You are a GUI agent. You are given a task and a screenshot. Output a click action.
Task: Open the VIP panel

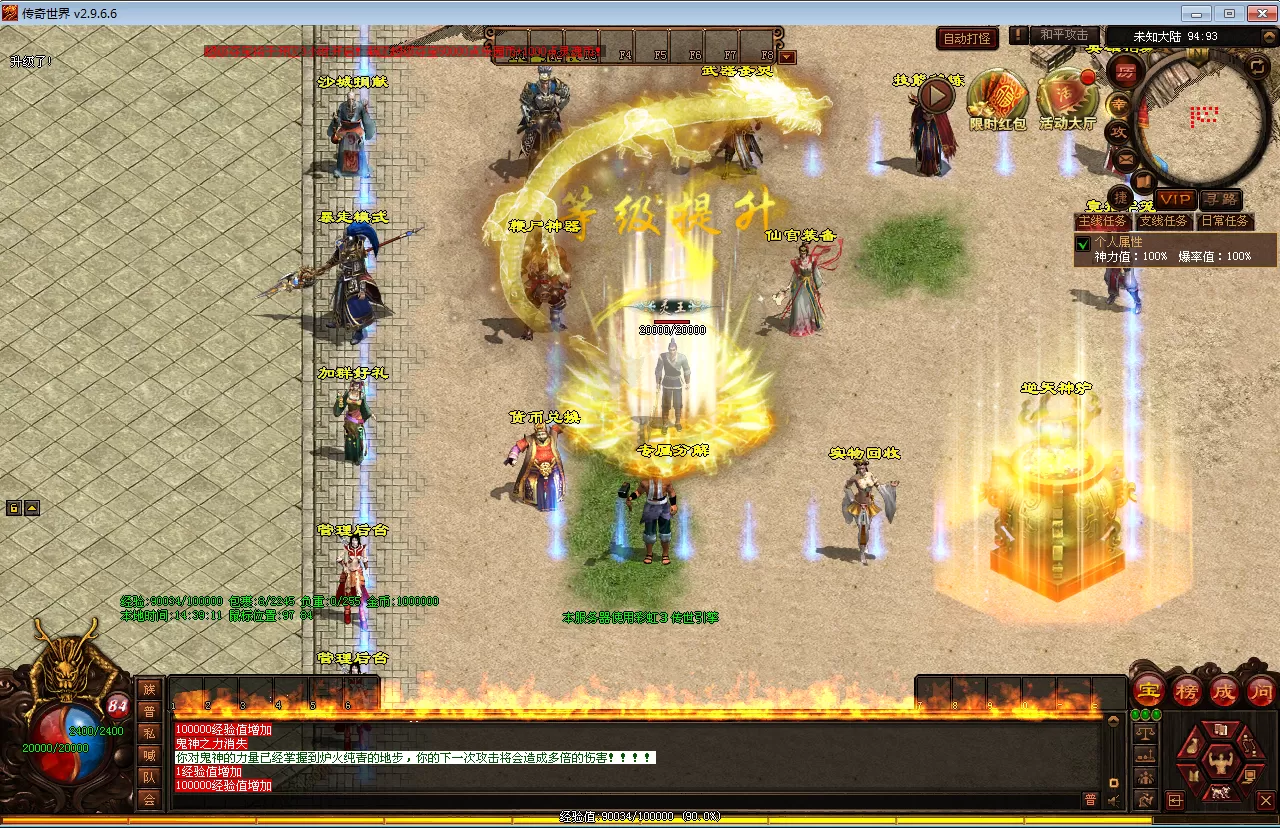pyautogui.click(x=1175, y=200)
